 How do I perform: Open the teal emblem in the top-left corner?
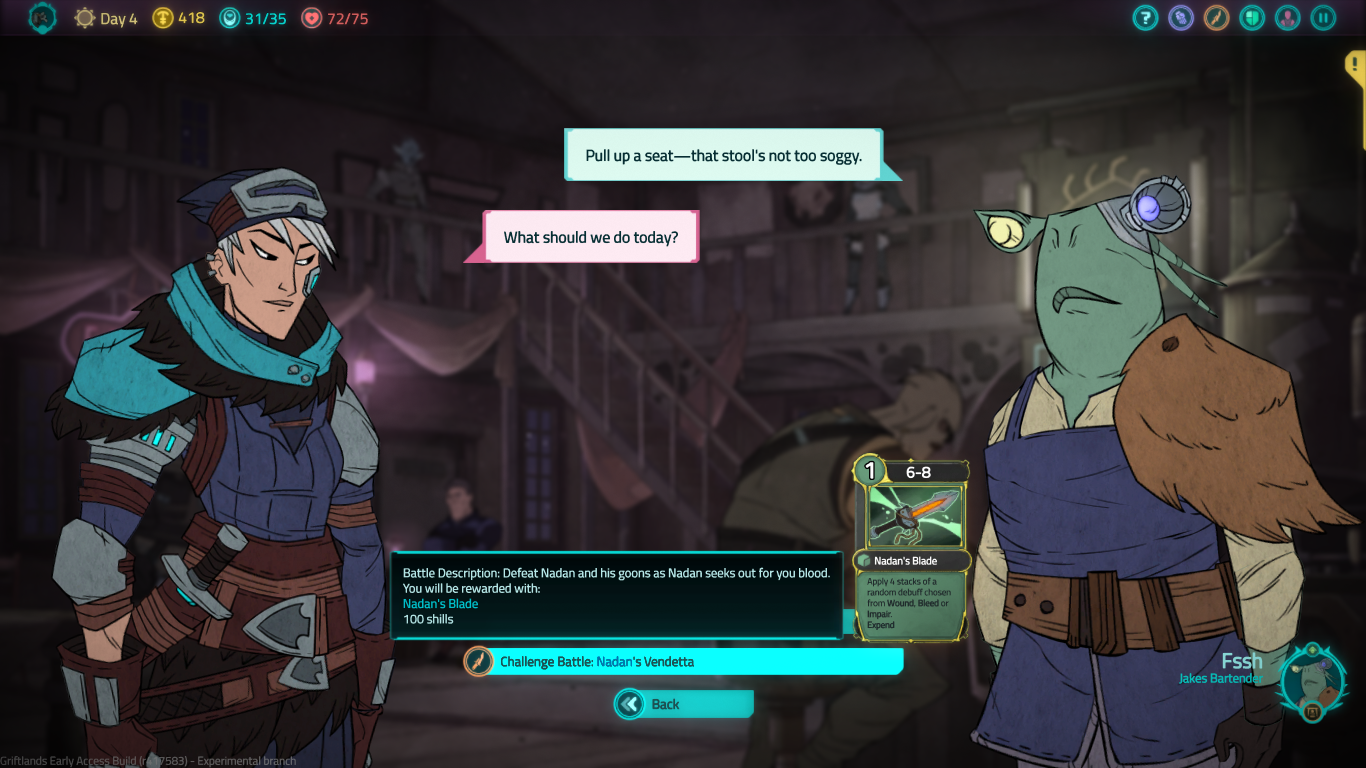click(x=42, y=17)
